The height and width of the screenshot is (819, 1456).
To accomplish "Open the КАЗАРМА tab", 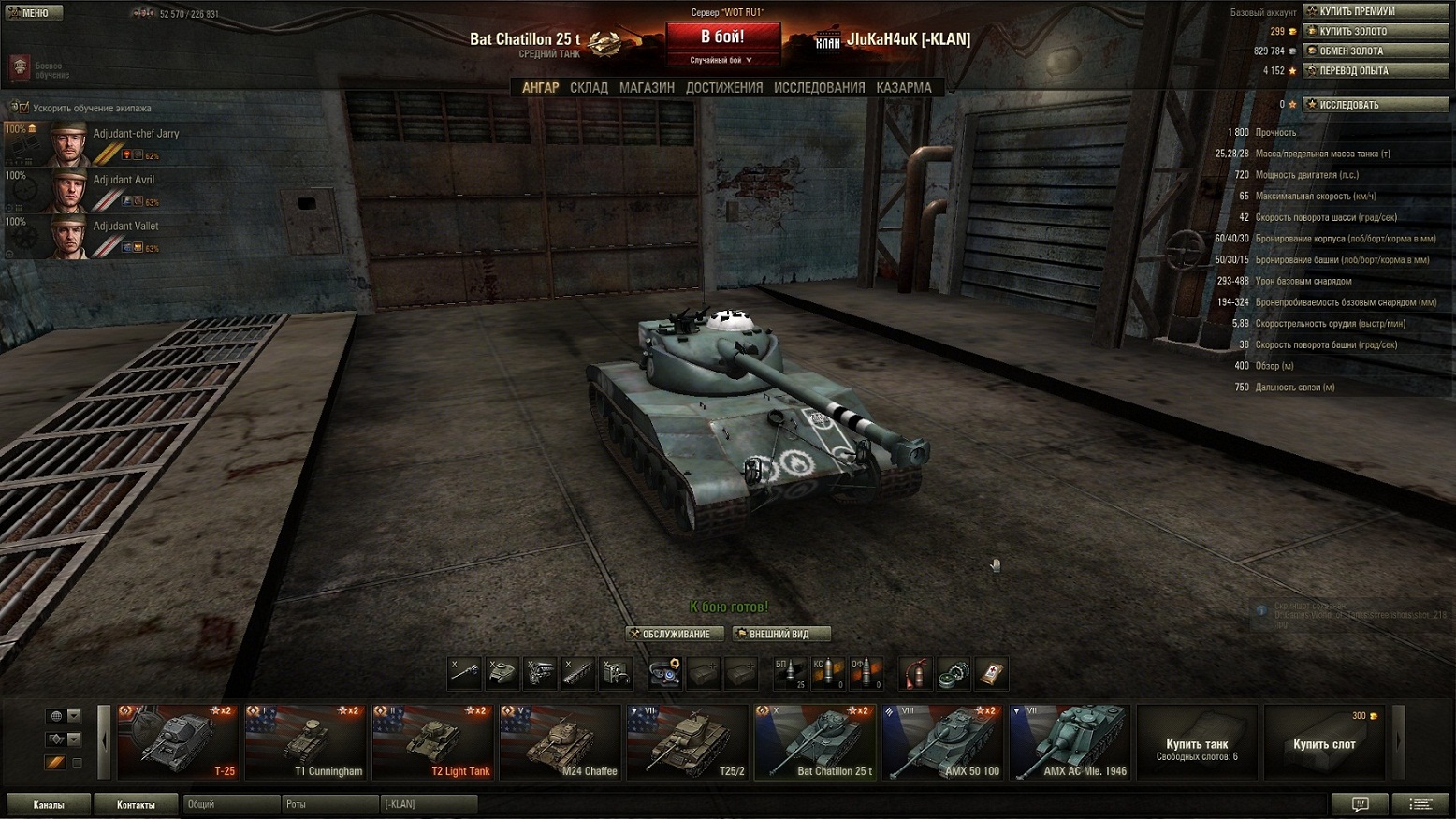I will (903, 87).
